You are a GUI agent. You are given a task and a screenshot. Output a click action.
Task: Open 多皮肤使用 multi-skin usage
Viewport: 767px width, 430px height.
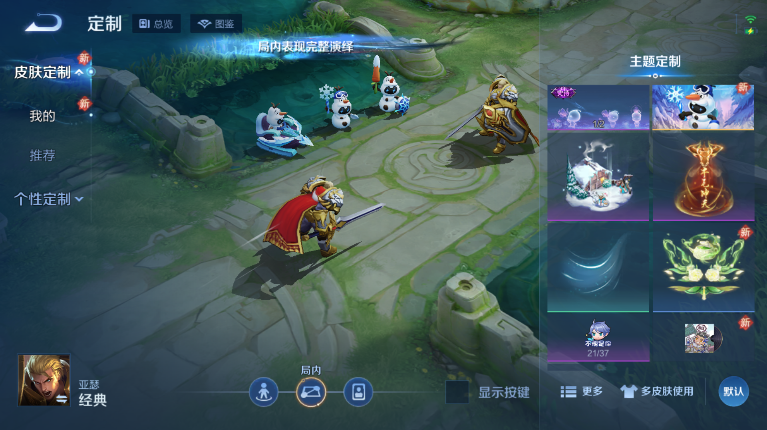(657, 392)
